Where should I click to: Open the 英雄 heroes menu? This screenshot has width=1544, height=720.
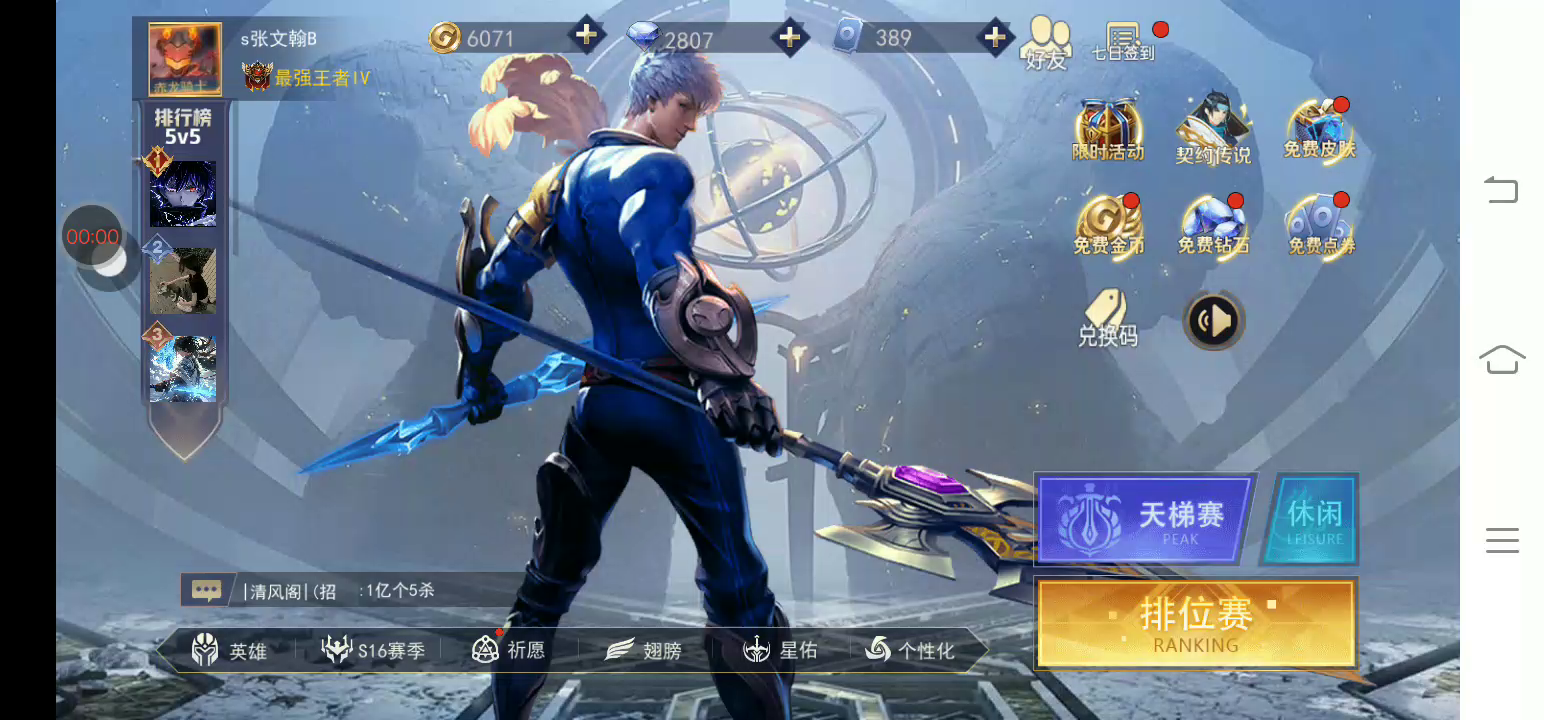coord(229,651)
